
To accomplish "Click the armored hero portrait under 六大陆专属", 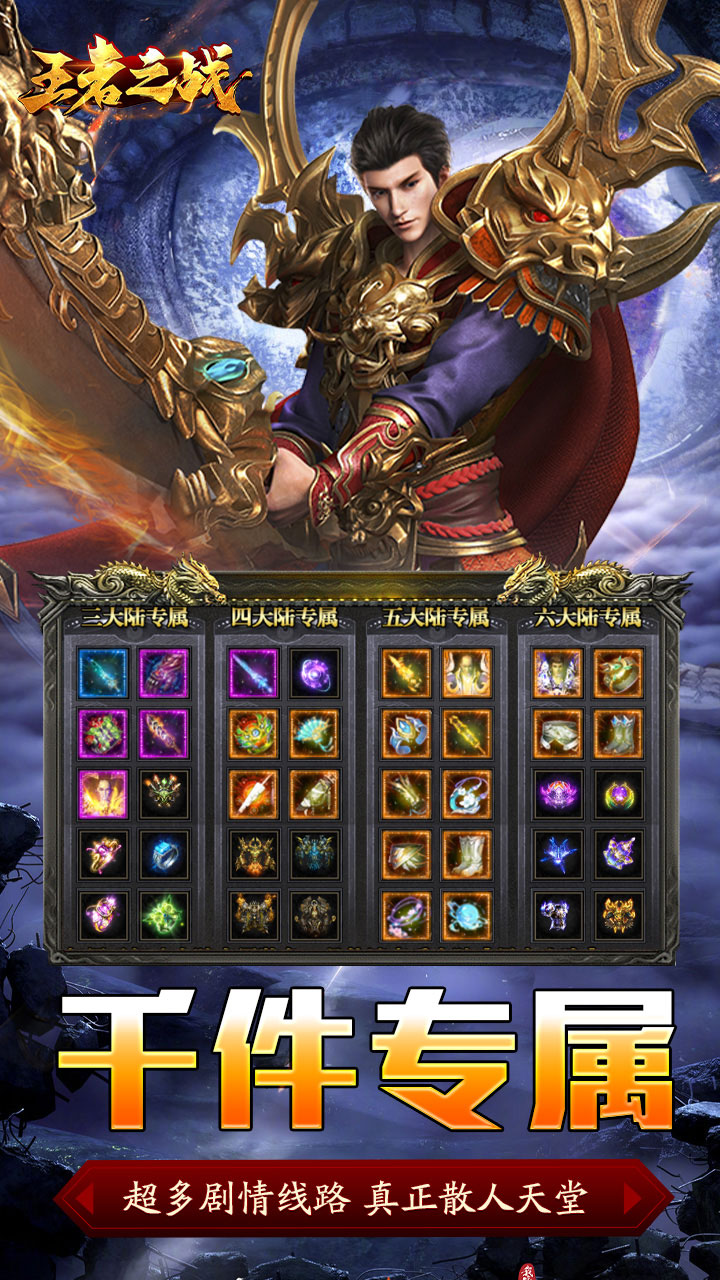I will (x=558, y=673).
